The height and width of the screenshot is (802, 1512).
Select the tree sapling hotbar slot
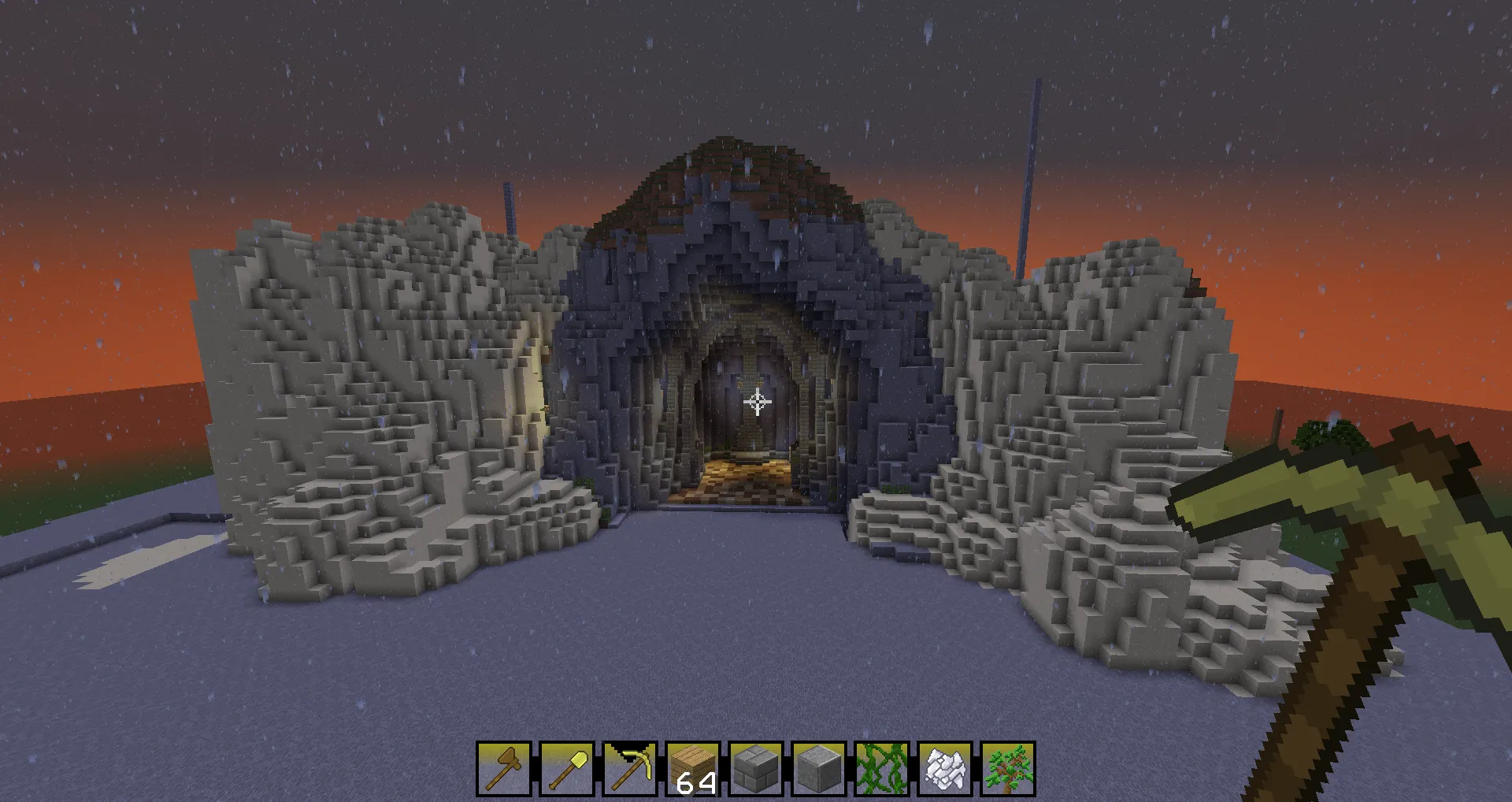click(x=1008, y=768)
